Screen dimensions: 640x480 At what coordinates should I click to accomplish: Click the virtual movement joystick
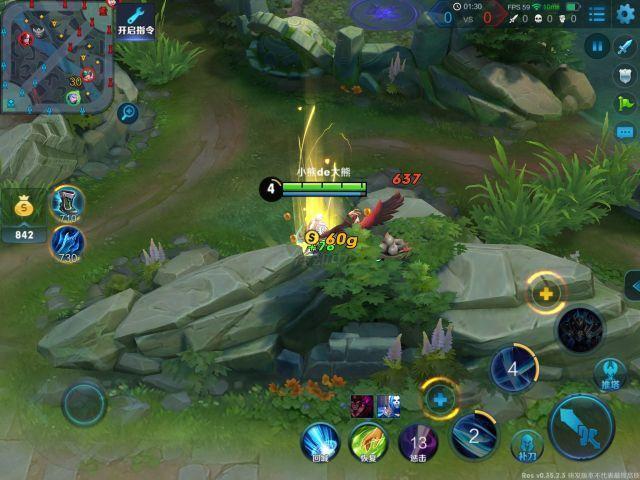click(84, 403)
